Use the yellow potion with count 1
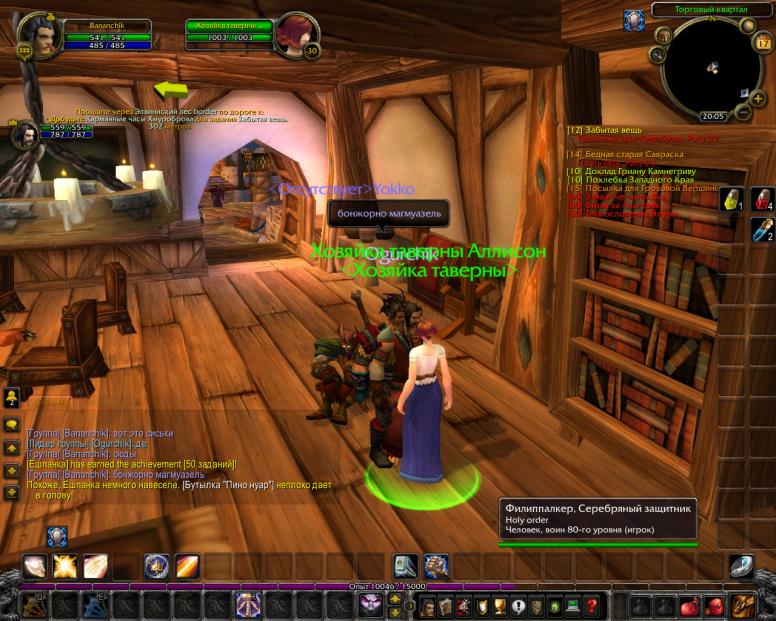 coord(735,199)
